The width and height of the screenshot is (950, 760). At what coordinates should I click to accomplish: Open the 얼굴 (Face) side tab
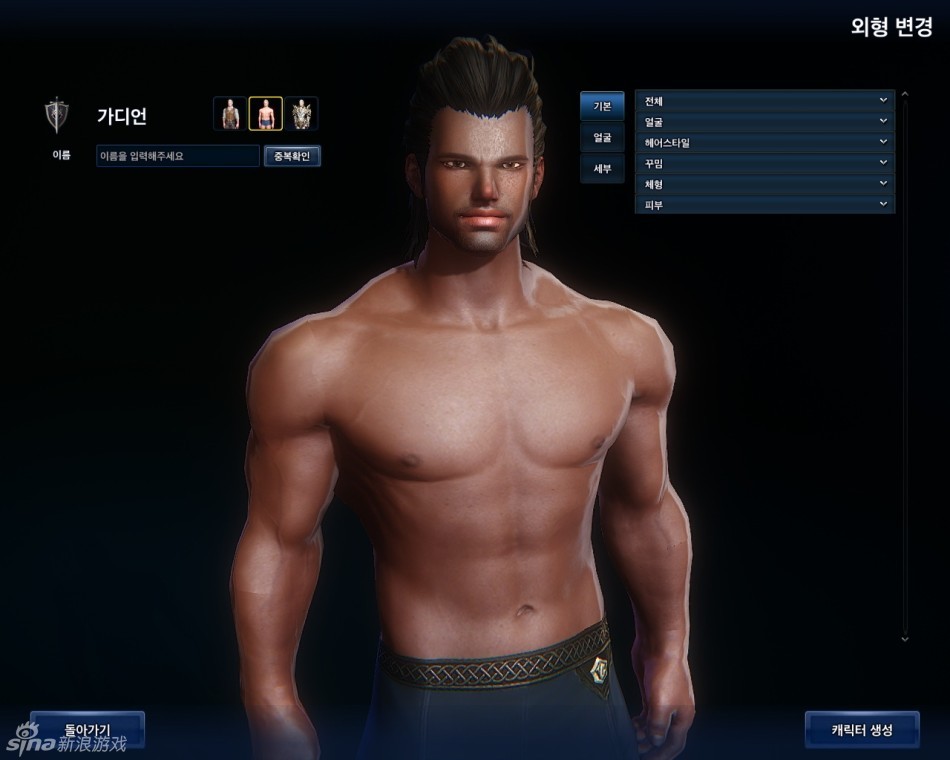click(602, 137)
